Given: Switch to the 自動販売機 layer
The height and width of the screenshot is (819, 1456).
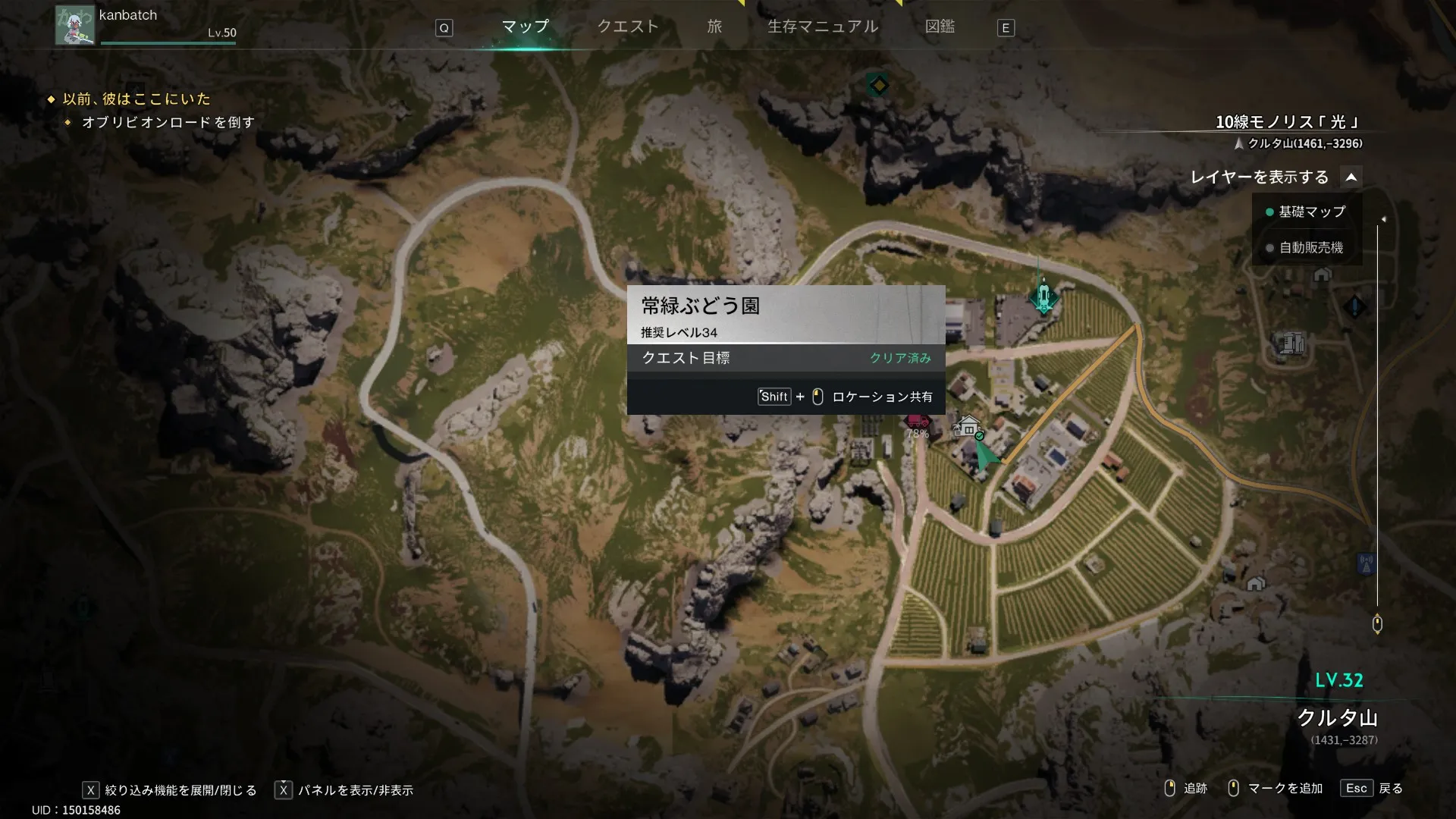Looking at the screenshot, I should pyautogui.click(x=1311, y=248).
